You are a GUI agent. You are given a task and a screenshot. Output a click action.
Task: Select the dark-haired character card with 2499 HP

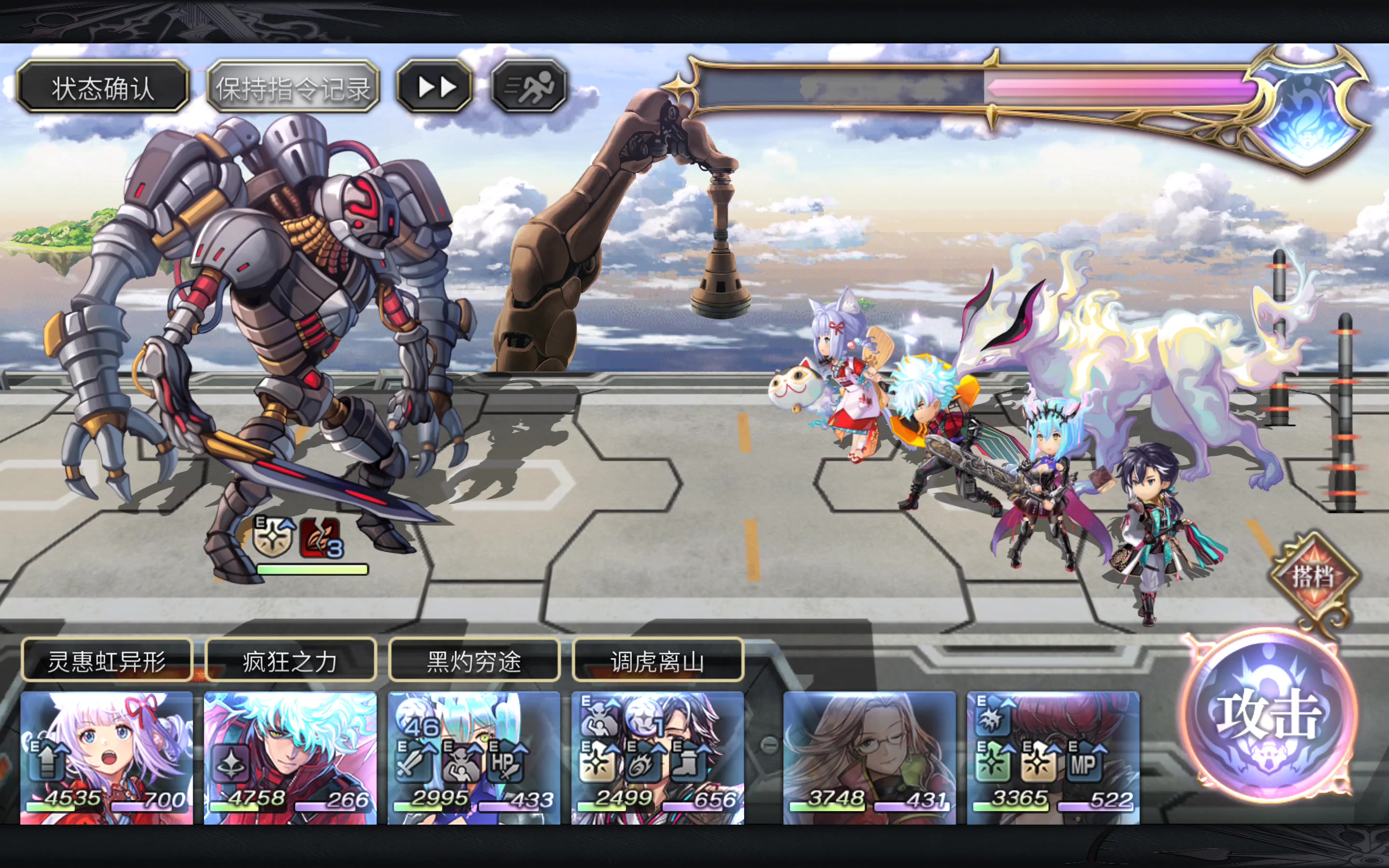click(658, 758)
